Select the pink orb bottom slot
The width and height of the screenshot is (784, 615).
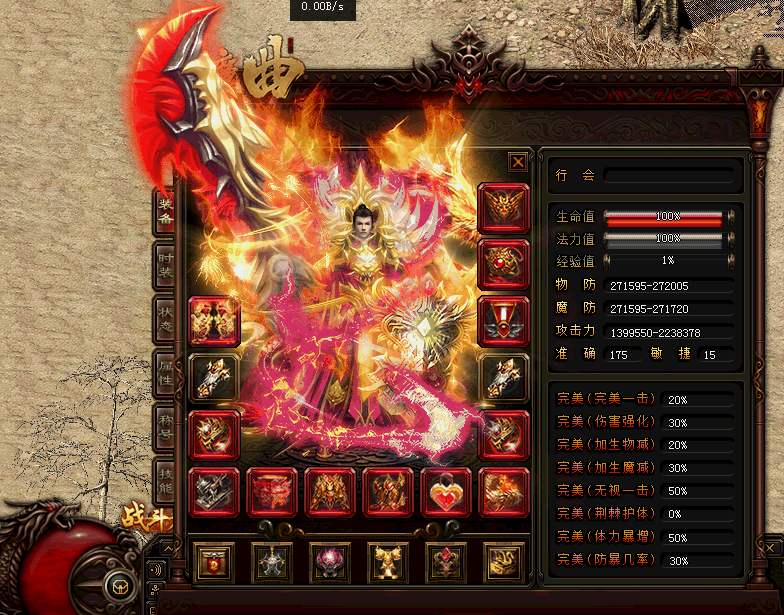[x=330, y=563]
